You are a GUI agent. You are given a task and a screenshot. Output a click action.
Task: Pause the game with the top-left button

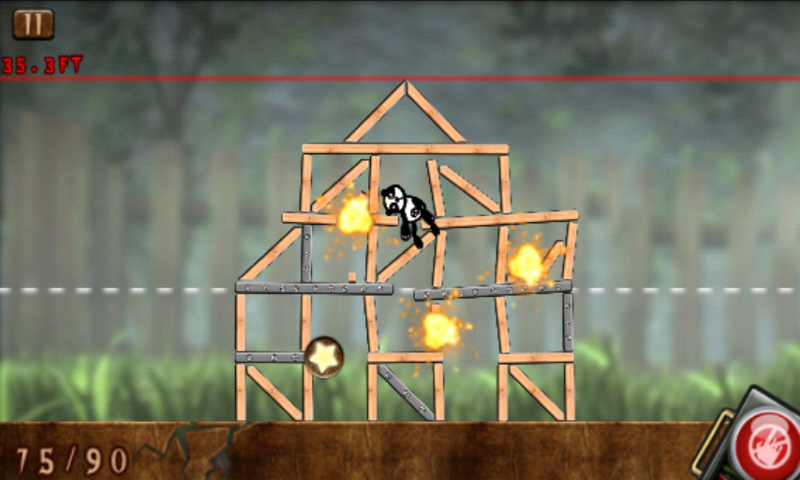34,24
